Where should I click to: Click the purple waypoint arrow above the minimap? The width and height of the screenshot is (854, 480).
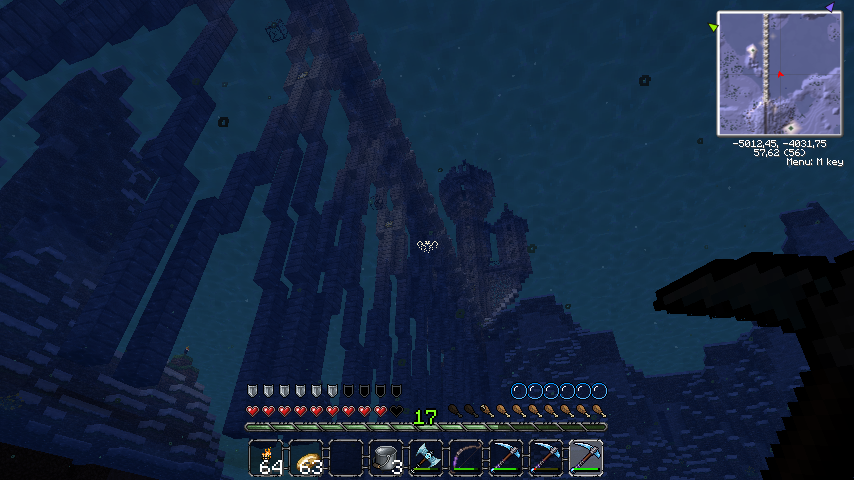click(829, 7)
